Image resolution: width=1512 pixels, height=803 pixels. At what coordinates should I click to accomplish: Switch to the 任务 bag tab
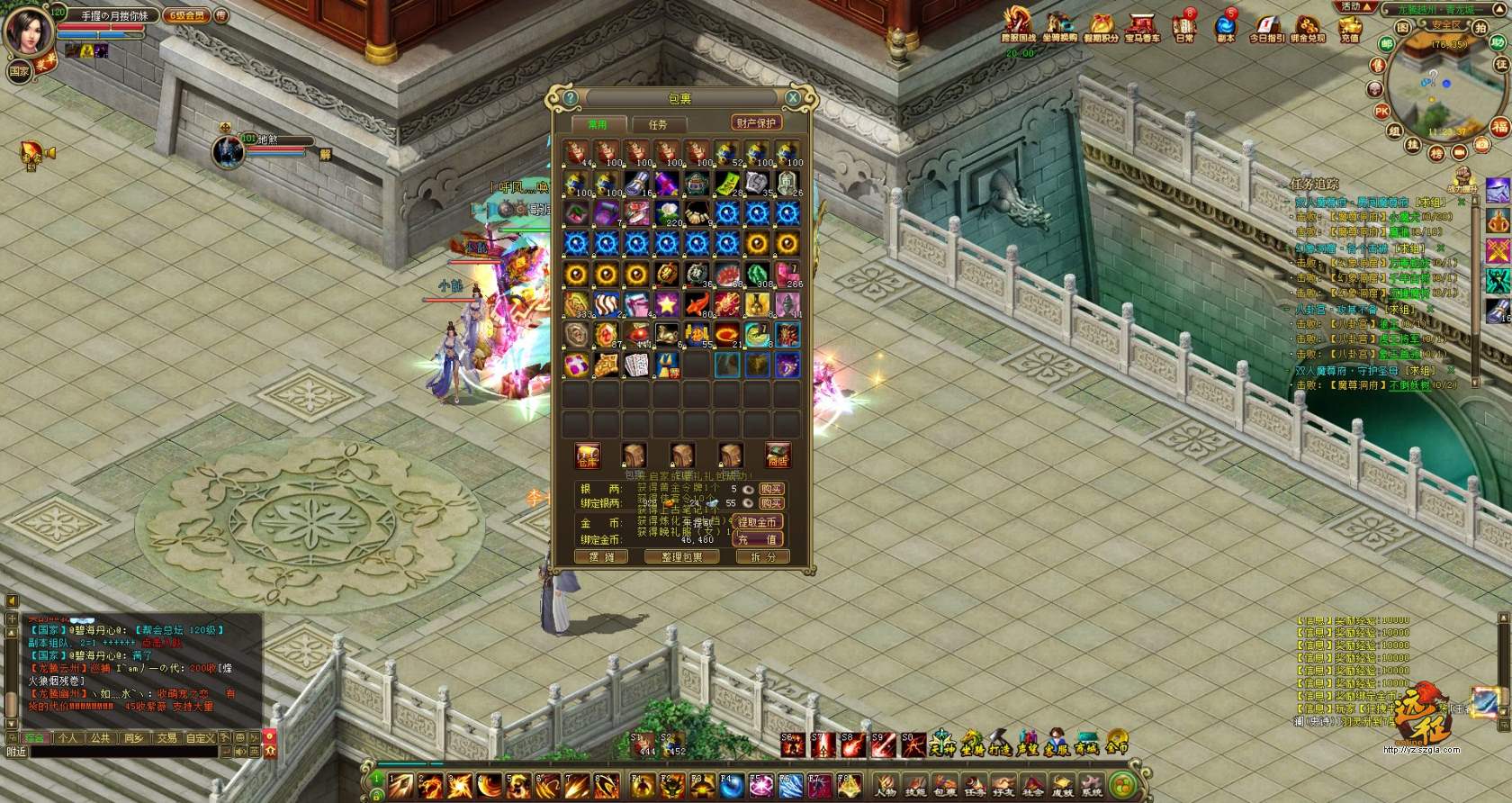[x=658, y=124]
